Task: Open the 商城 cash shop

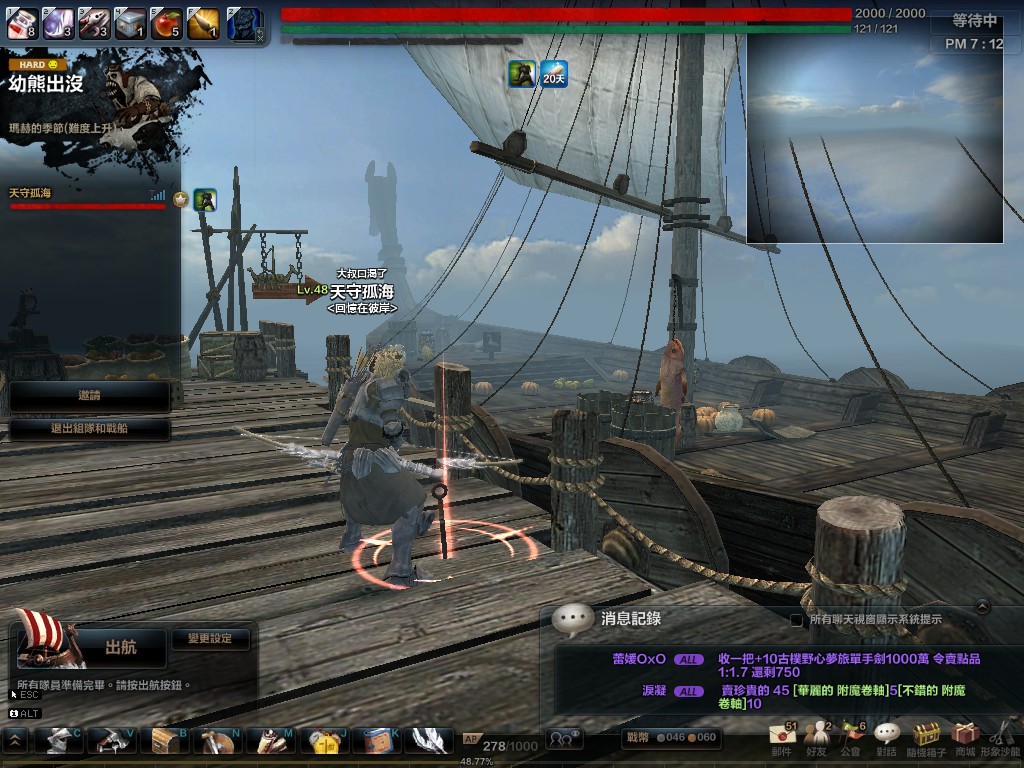Action: click(x=964, y=739)
